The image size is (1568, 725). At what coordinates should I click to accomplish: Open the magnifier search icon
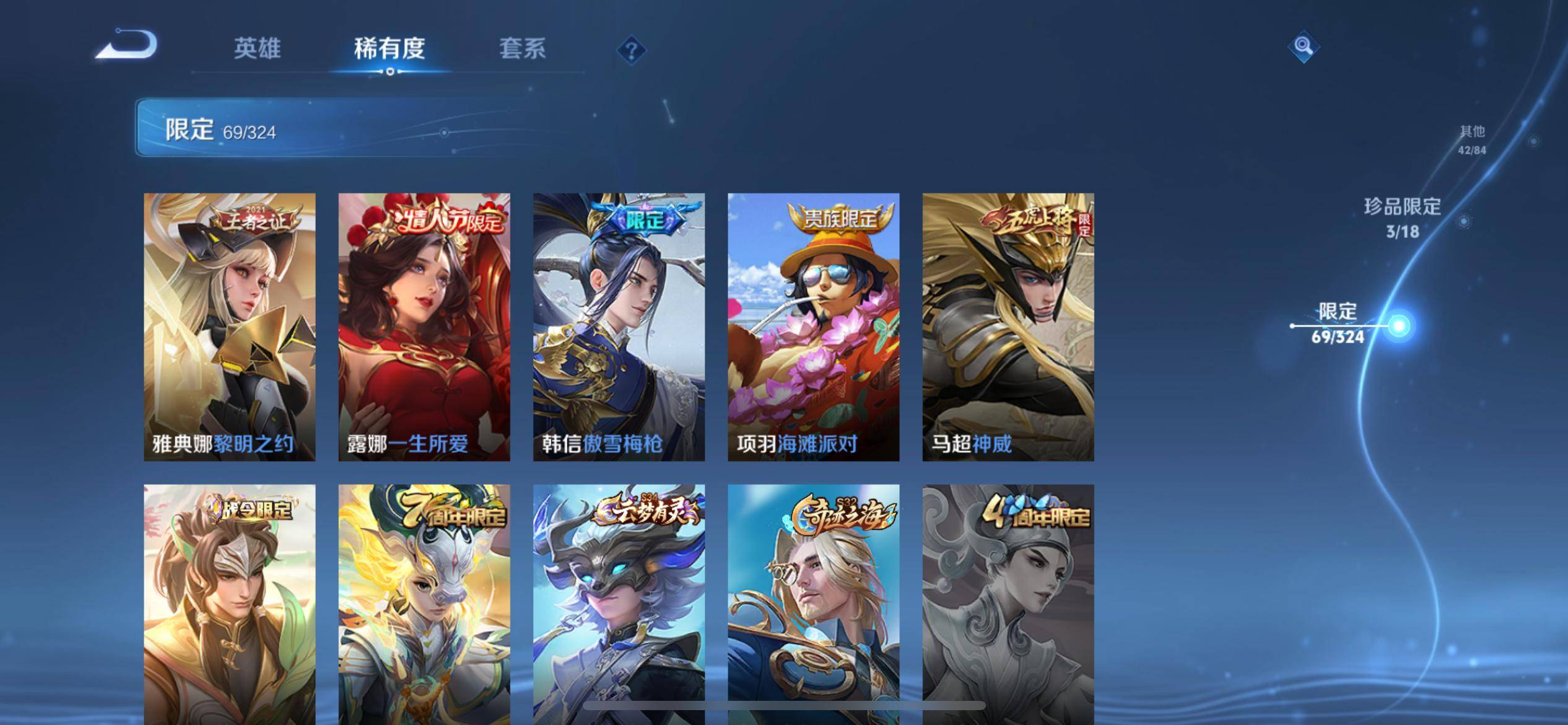tap(1303, 46)
